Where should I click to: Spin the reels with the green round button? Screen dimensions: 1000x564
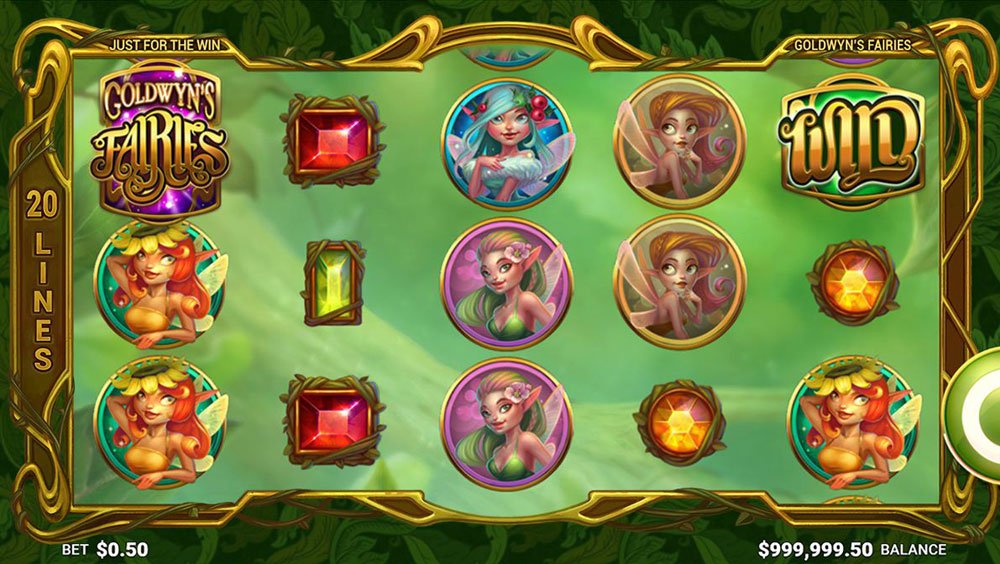[981, 410]
